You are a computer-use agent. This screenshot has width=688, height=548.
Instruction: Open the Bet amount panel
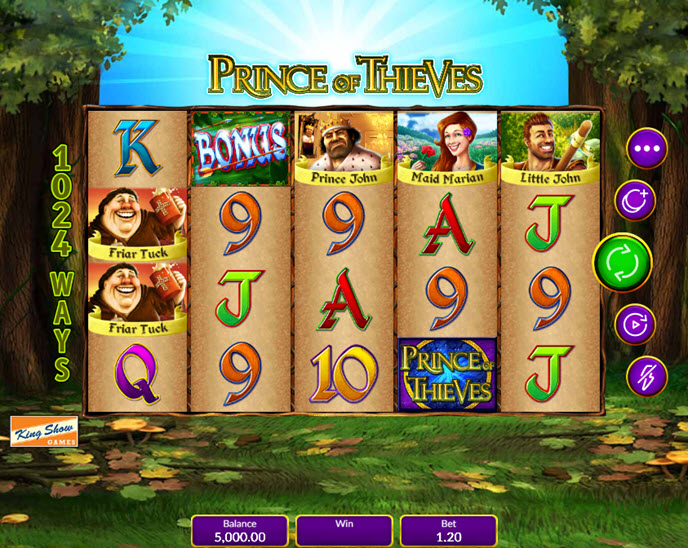click(x=448, y=531)
